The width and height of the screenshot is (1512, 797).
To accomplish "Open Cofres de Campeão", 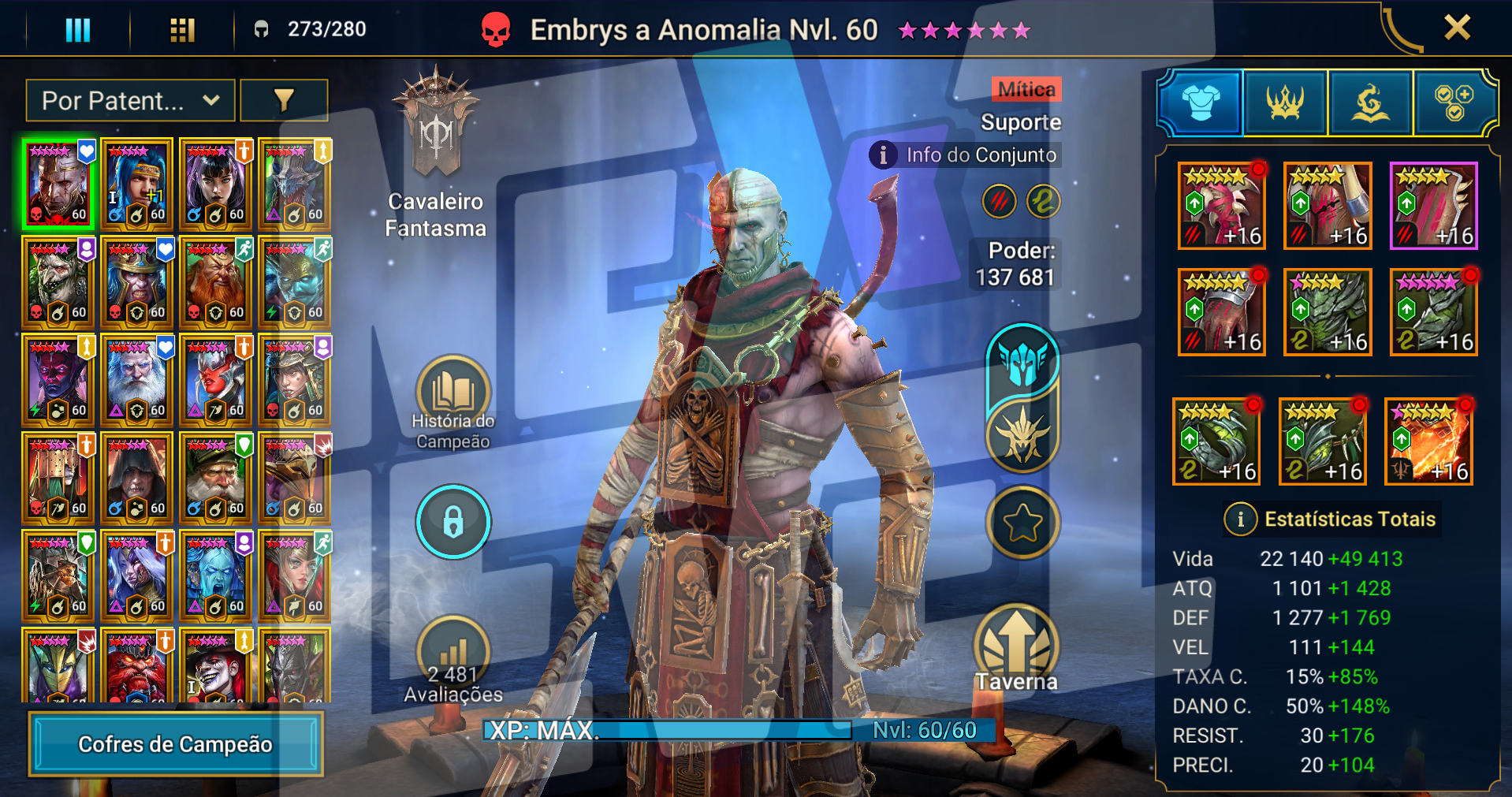I will tap(176, 744).
